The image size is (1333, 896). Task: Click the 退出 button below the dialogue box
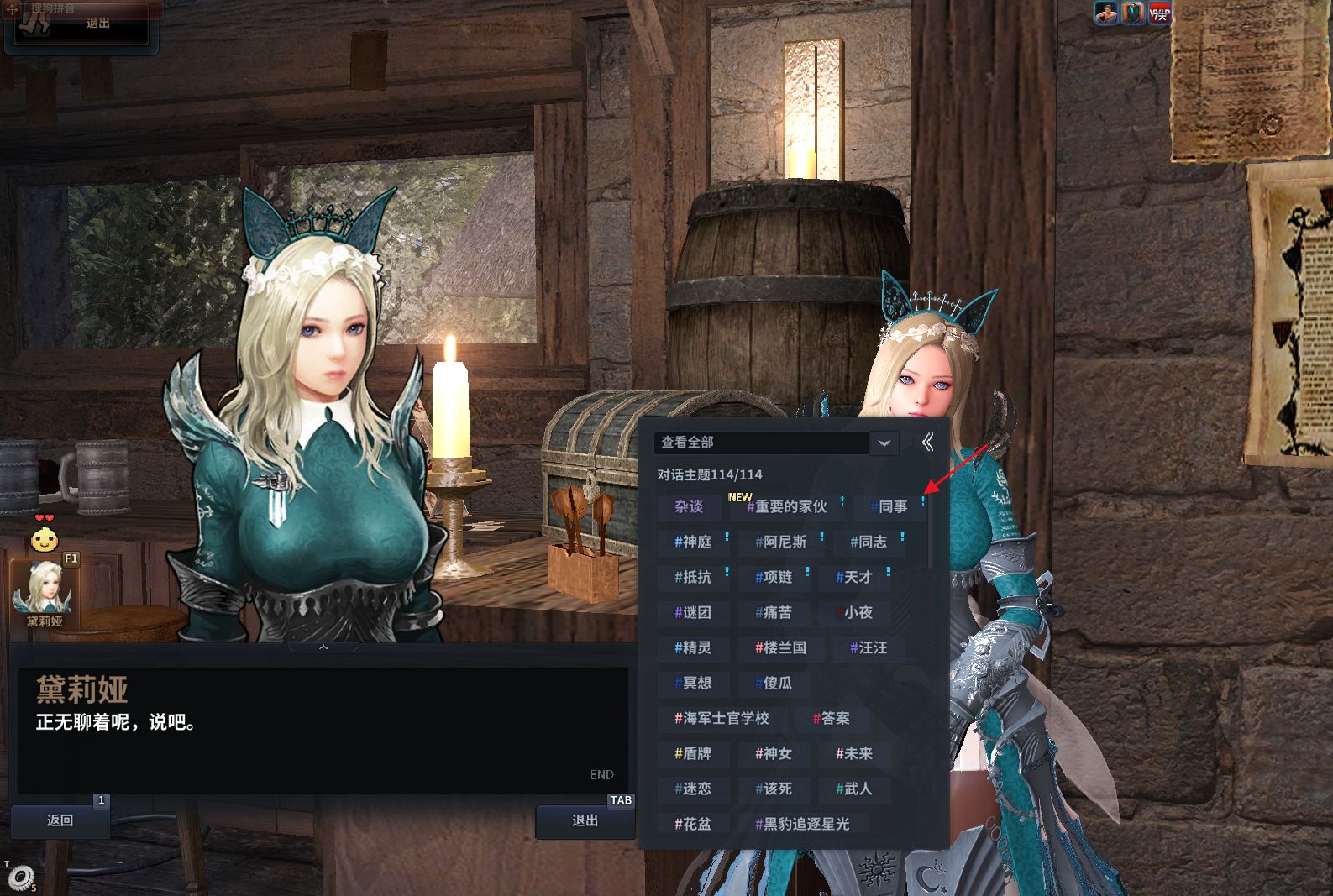click(585, 820)
